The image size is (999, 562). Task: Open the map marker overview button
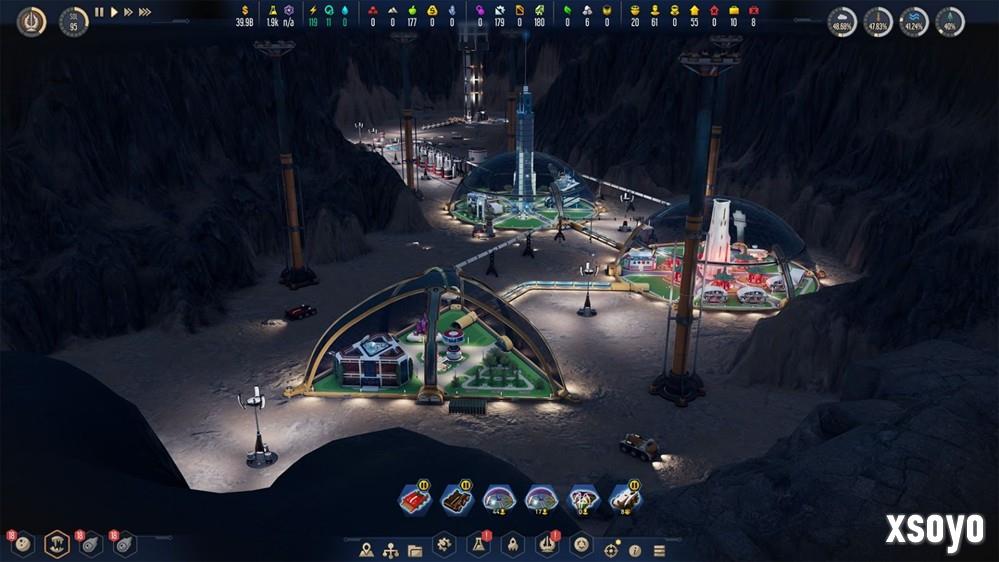(x=367, y=549)
